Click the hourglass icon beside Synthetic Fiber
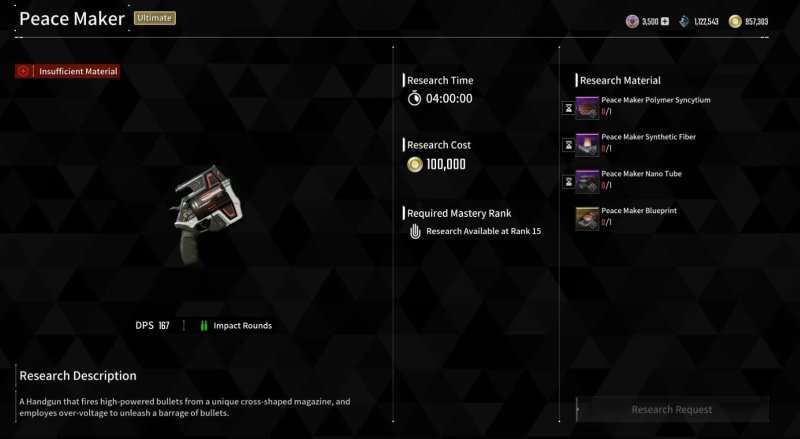Image resolution: width=800 pixels, height=439 pixels. point(568,145)
